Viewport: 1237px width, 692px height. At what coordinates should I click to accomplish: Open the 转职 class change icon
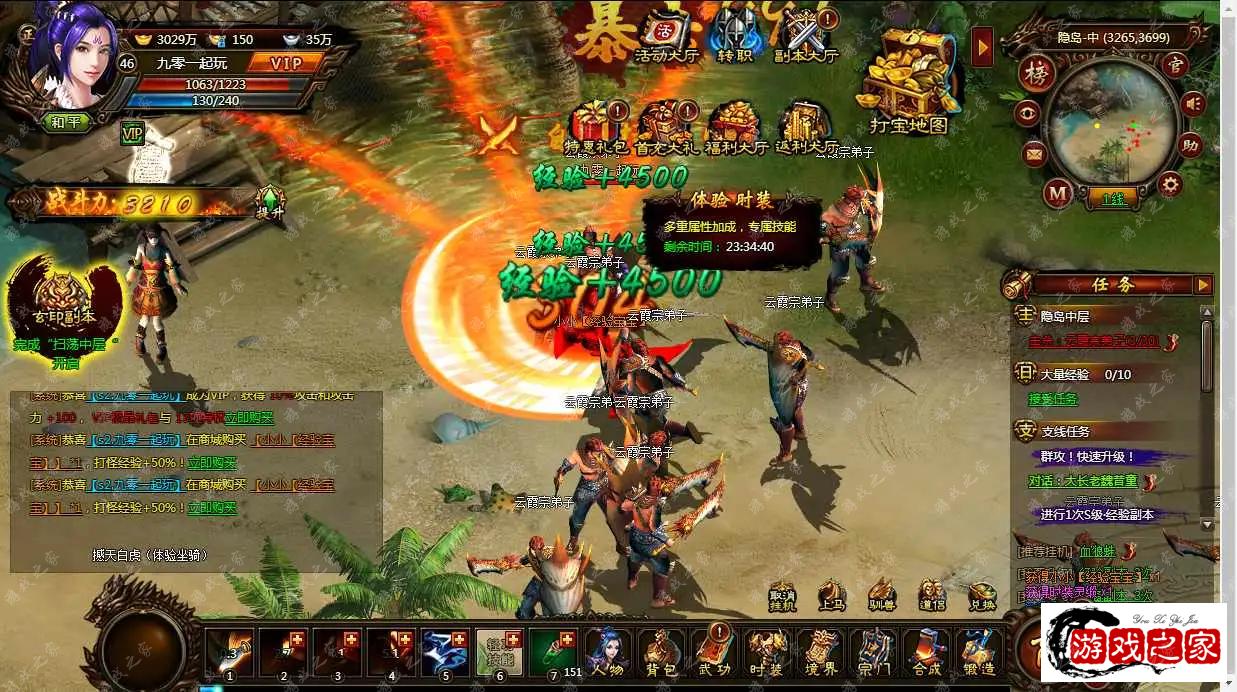point(735,38)
